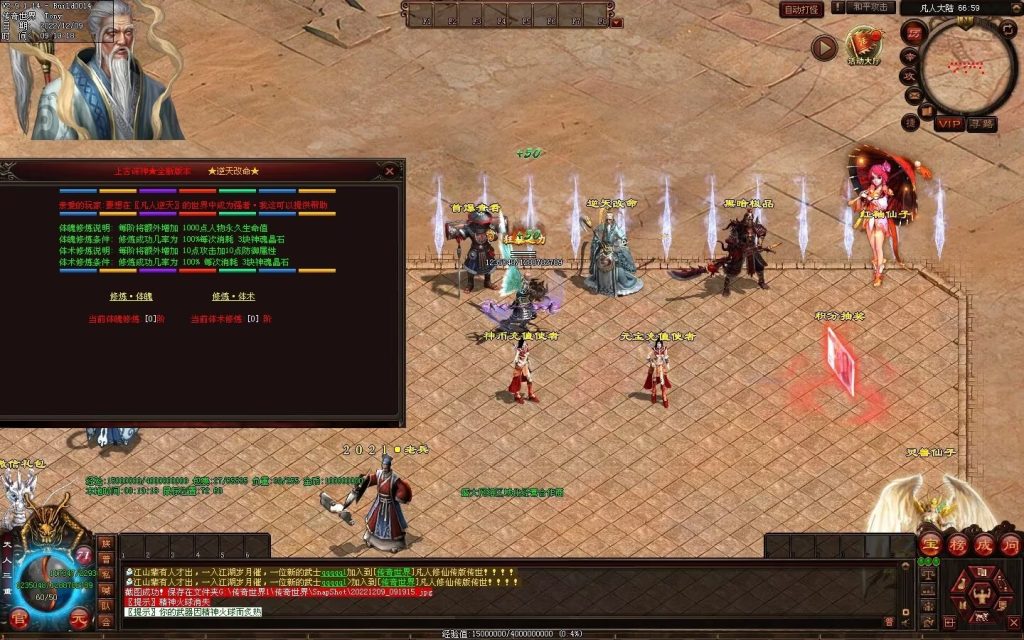Open the 问 help button

[x=1009, y=545]
